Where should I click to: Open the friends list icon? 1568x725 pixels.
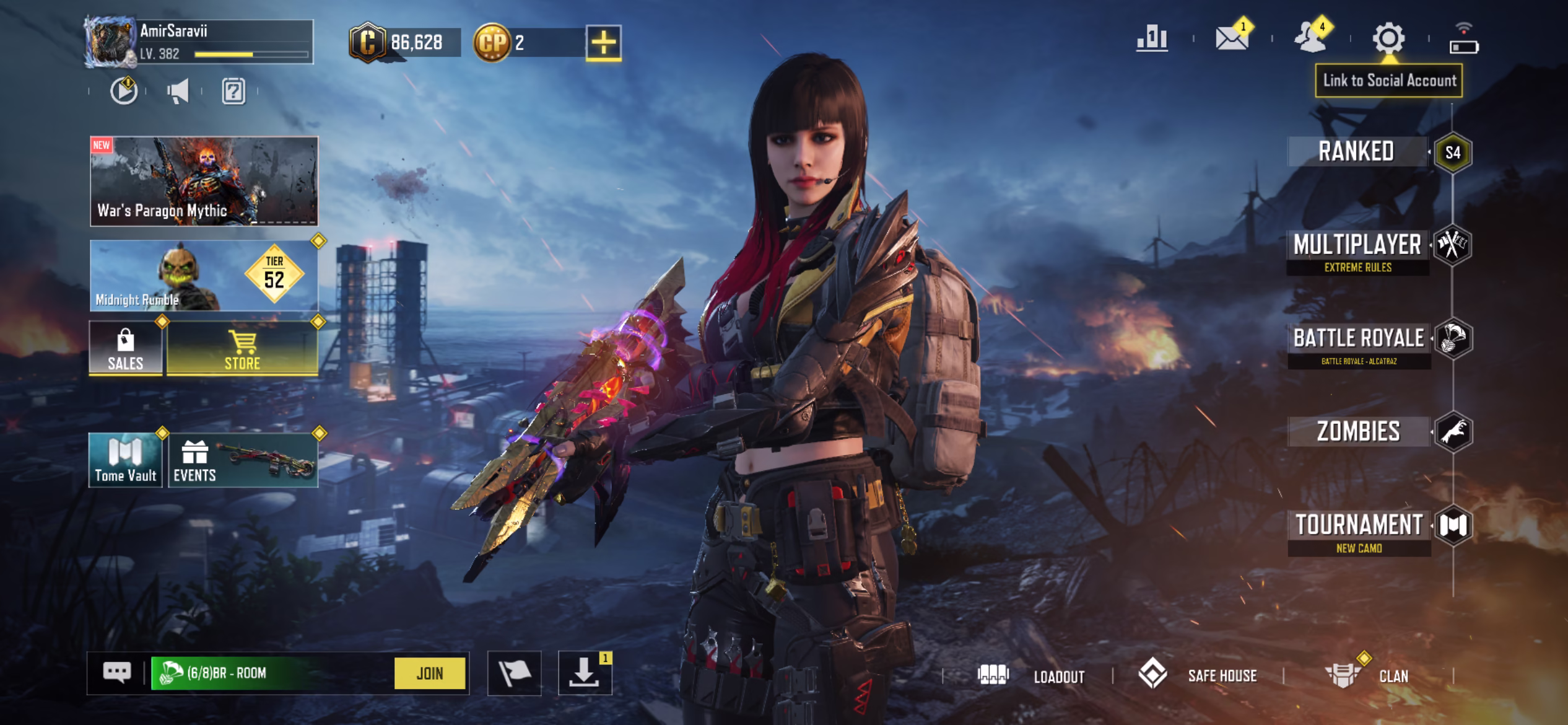coord(1310,39)
